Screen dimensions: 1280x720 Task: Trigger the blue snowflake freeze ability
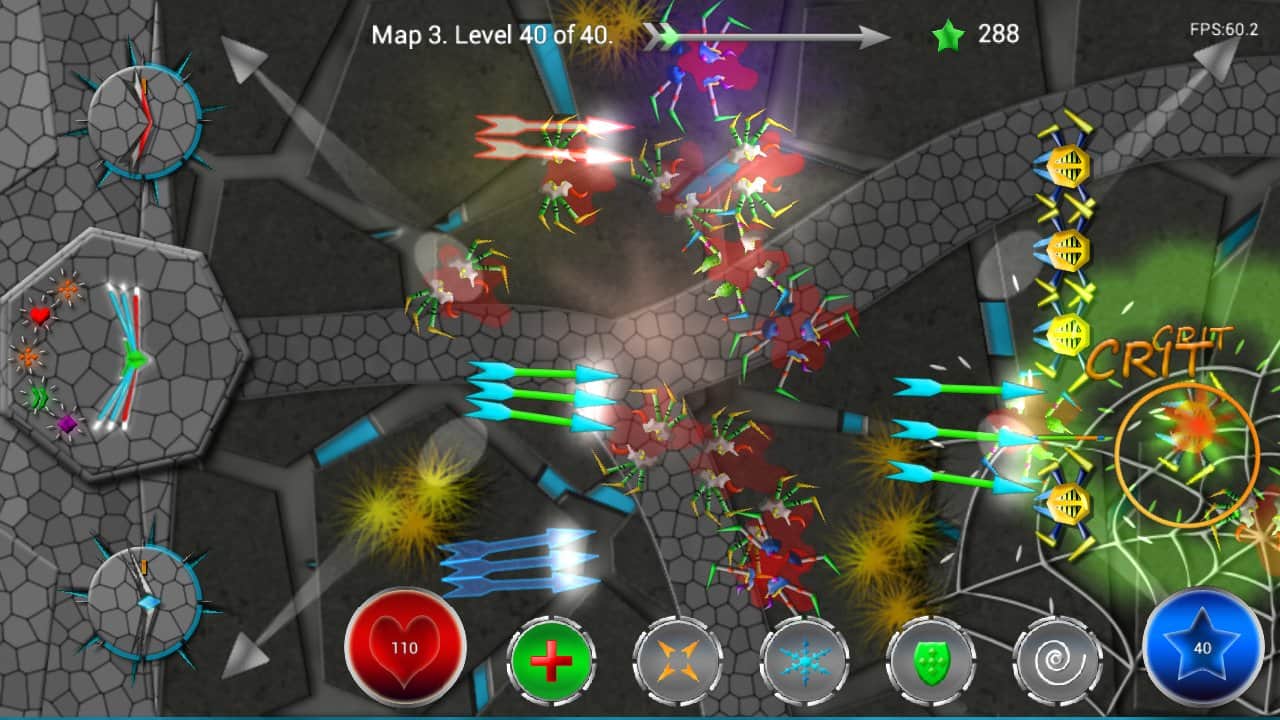pos(804,662)
